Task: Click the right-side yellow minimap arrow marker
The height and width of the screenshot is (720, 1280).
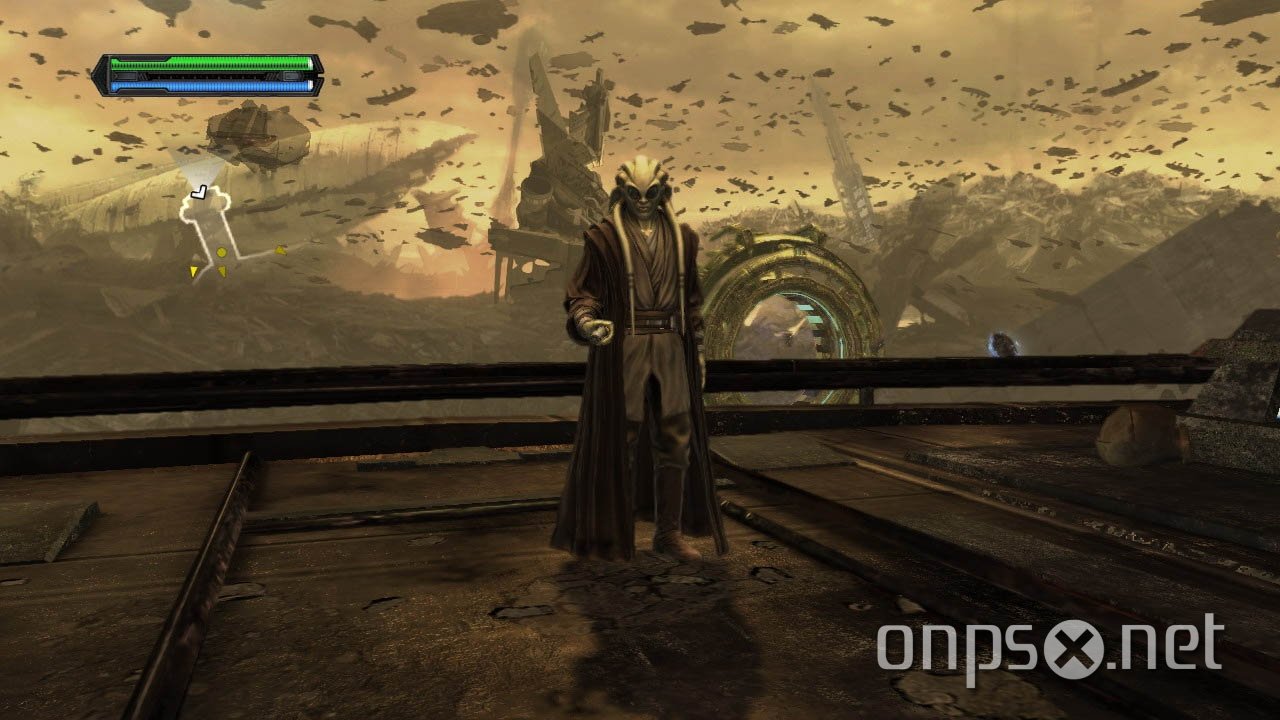Action: pyautogui.click(x=279, y=250)
